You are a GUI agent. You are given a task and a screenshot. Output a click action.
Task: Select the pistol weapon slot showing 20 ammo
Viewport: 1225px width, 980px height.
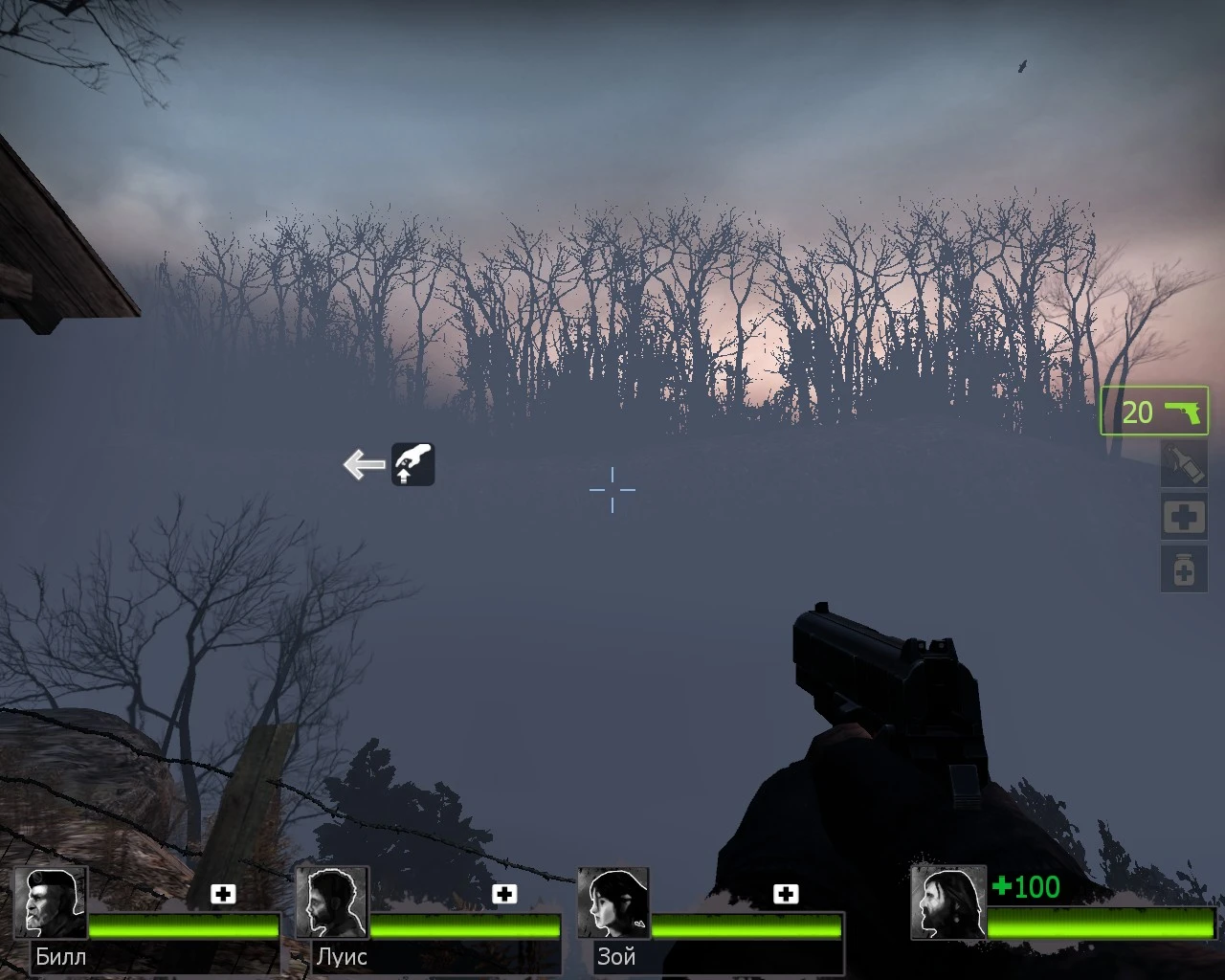click(x=1153, y=411)
